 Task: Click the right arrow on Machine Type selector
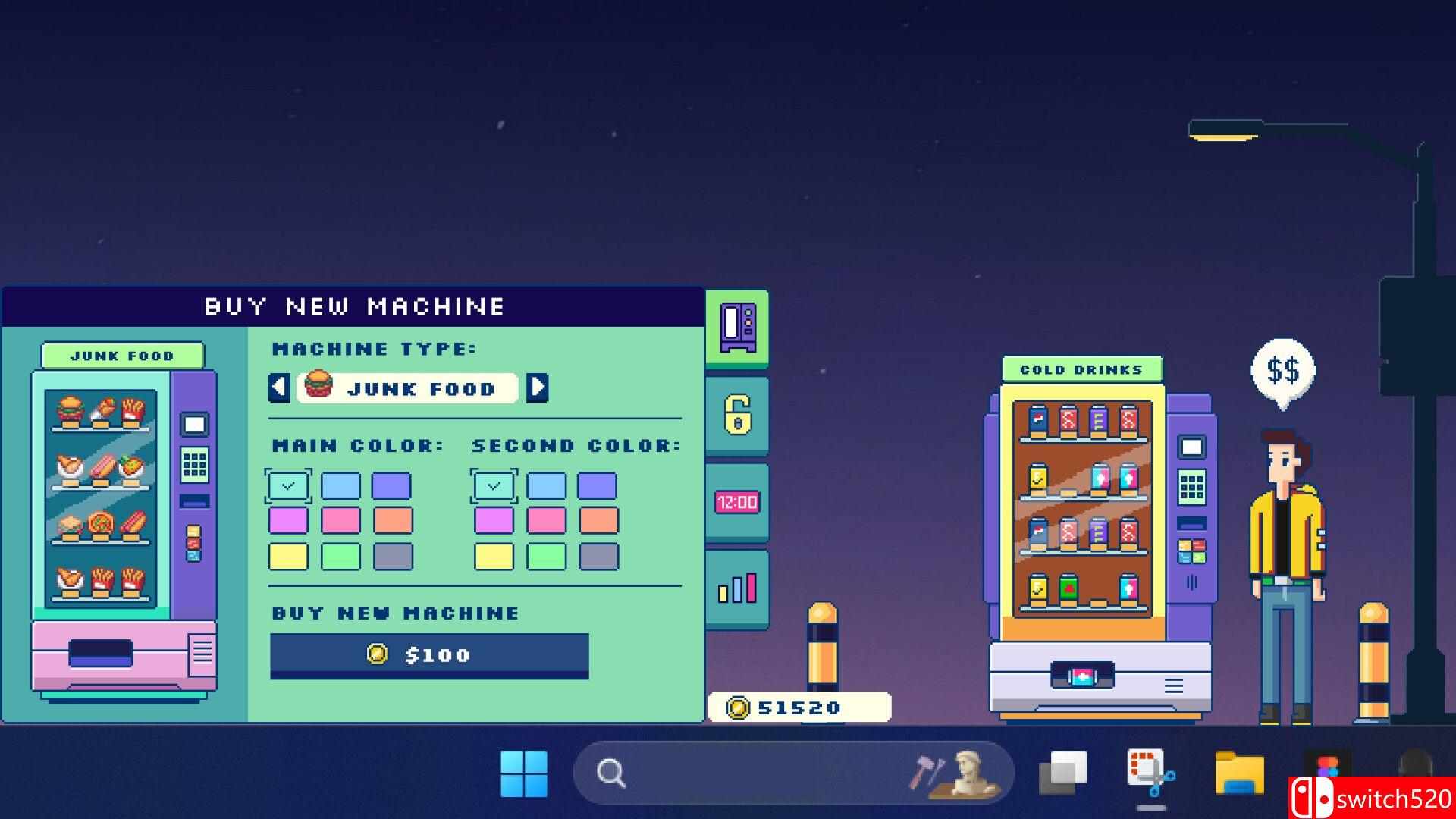[x=538, y=388]
